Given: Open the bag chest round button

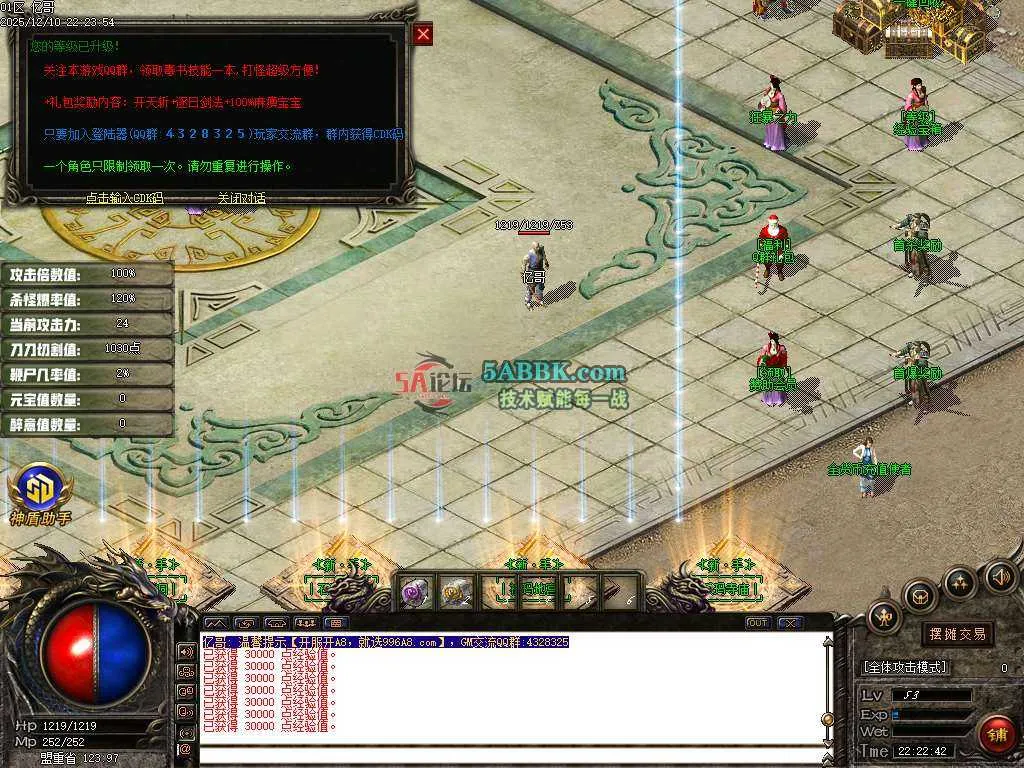Looking at the screenshot, I should tap(919, 596).
